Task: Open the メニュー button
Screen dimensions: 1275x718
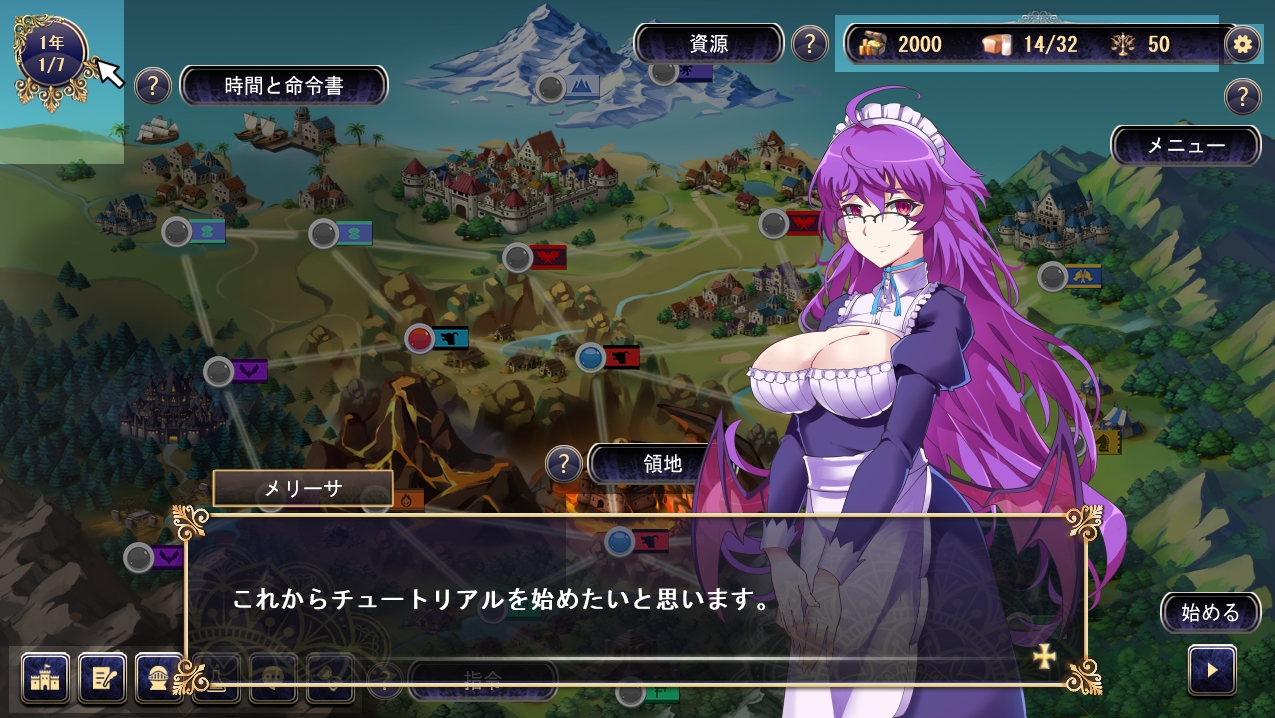Action: tap(1185, 146)
